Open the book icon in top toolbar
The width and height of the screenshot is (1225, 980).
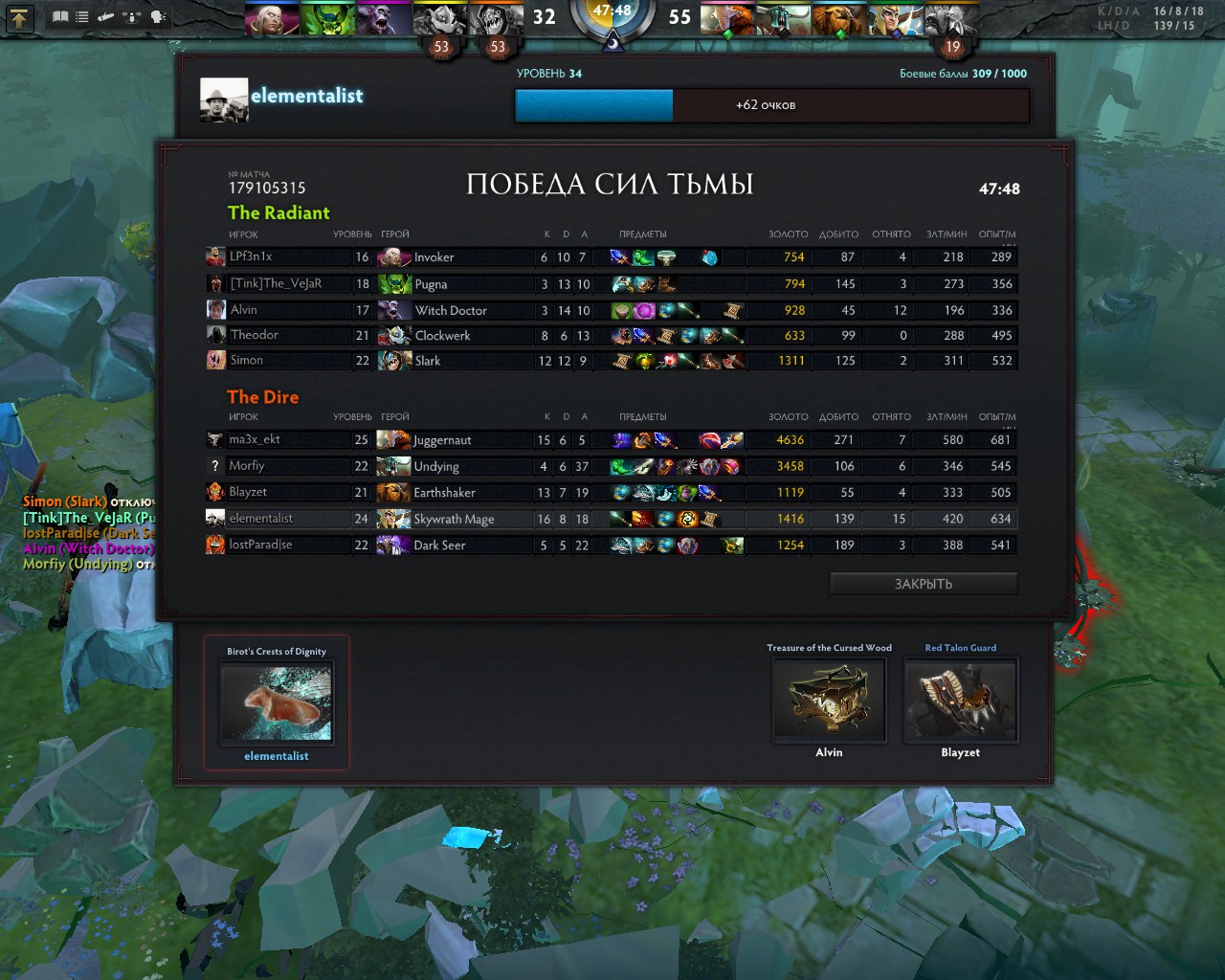coord(60,17)
